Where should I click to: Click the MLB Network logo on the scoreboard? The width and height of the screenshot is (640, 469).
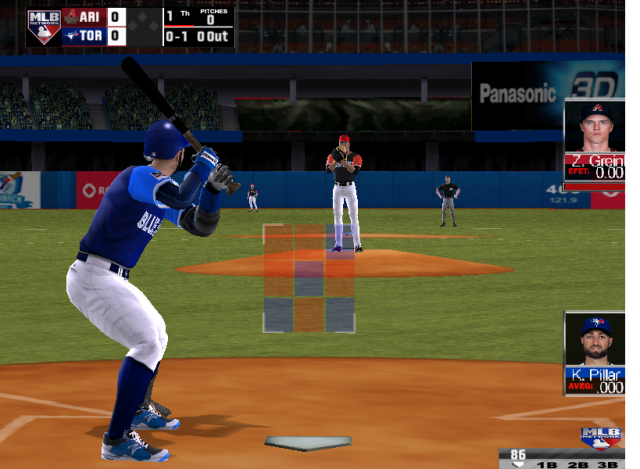pyautogui.click(x=43, y=27)
